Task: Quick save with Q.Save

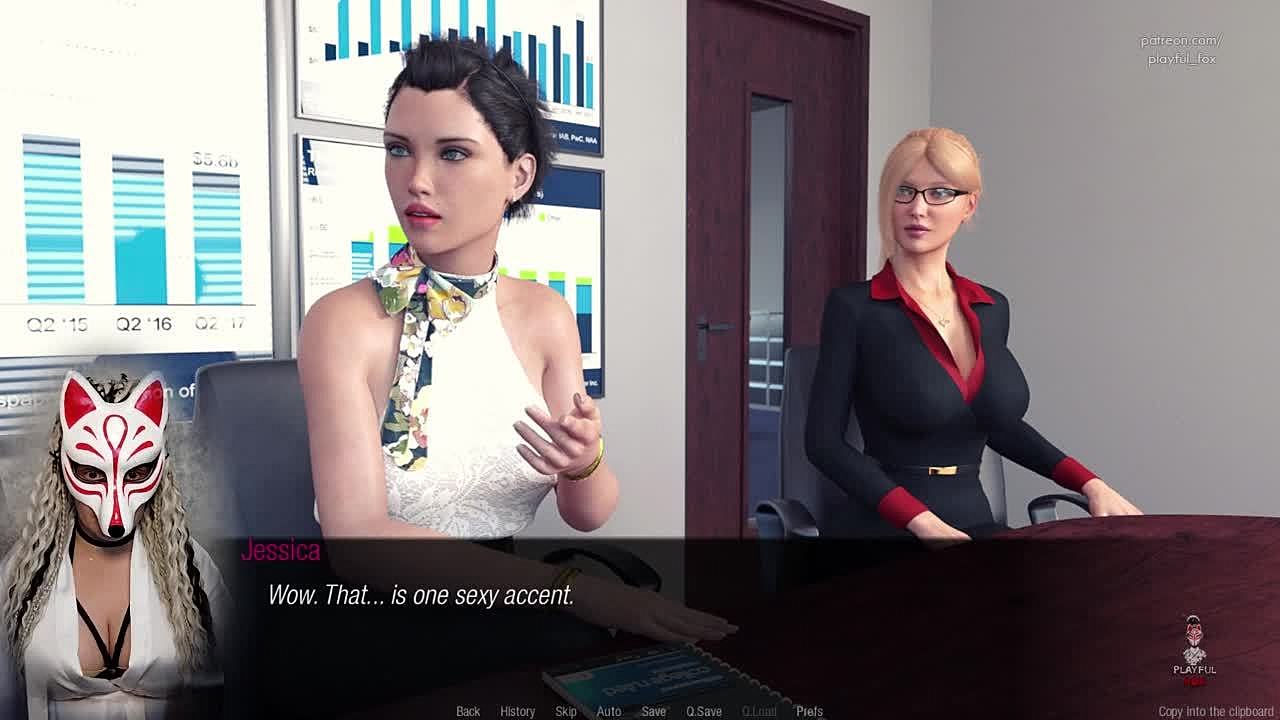Action: click(704, 711)
